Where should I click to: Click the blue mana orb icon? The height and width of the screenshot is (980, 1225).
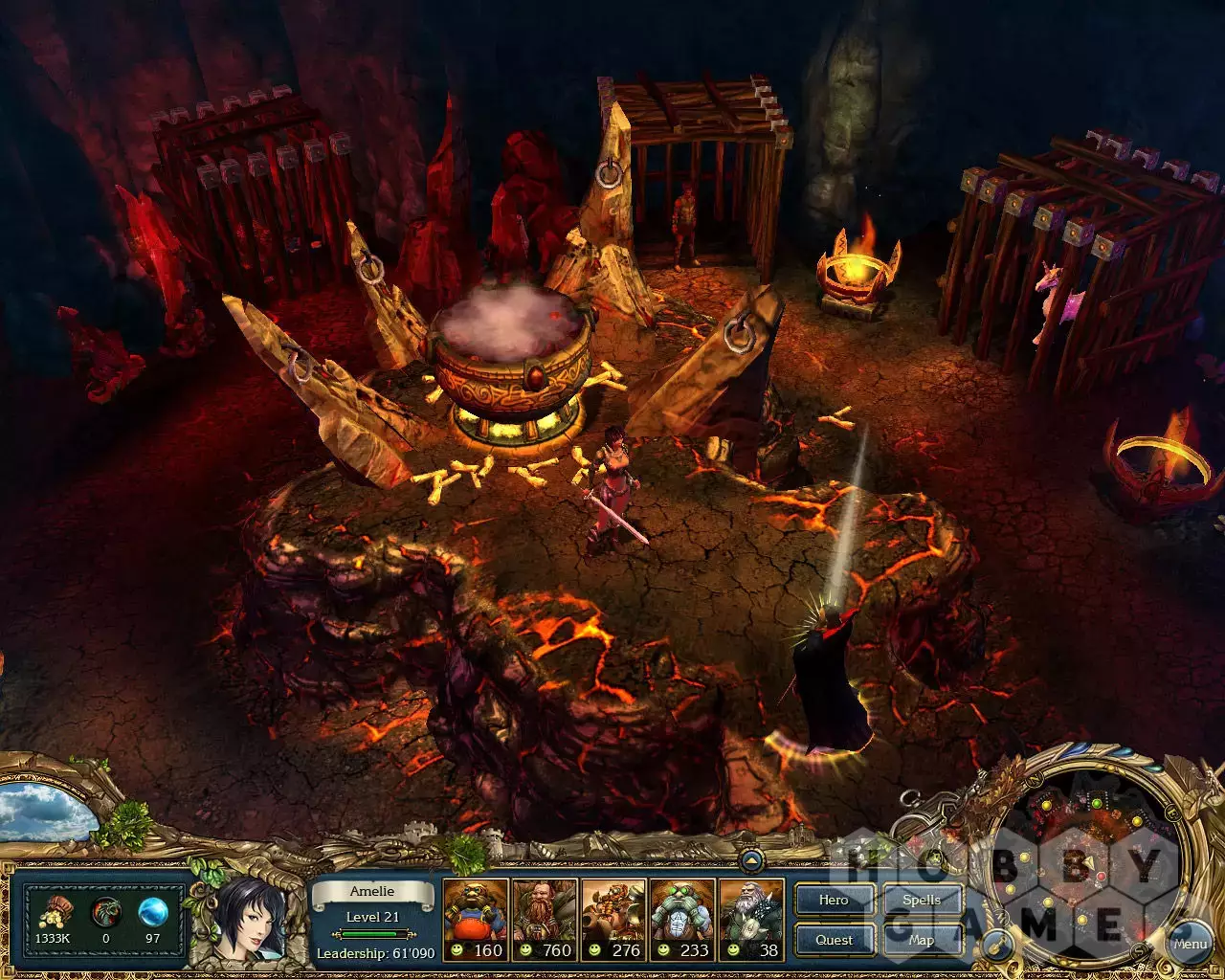point(152,912)
